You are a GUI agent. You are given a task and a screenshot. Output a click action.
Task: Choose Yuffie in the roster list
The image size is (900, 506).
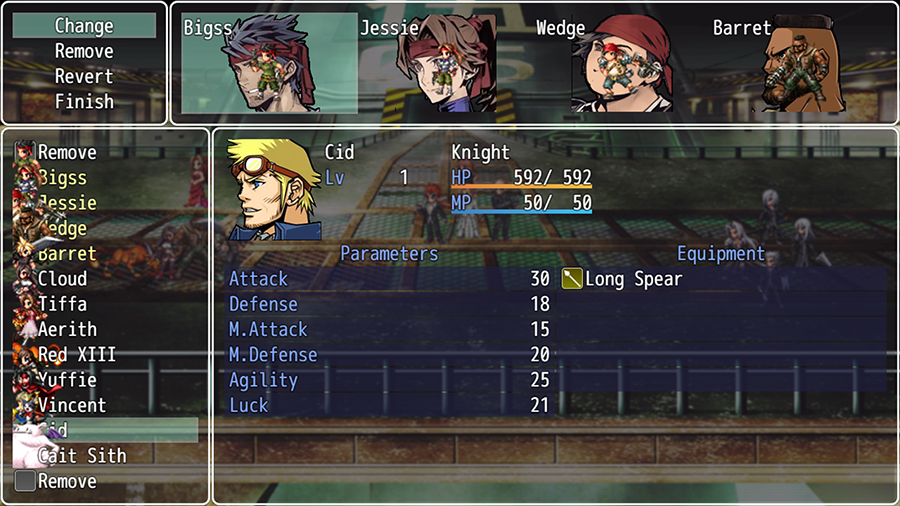(x=67, y=380)
